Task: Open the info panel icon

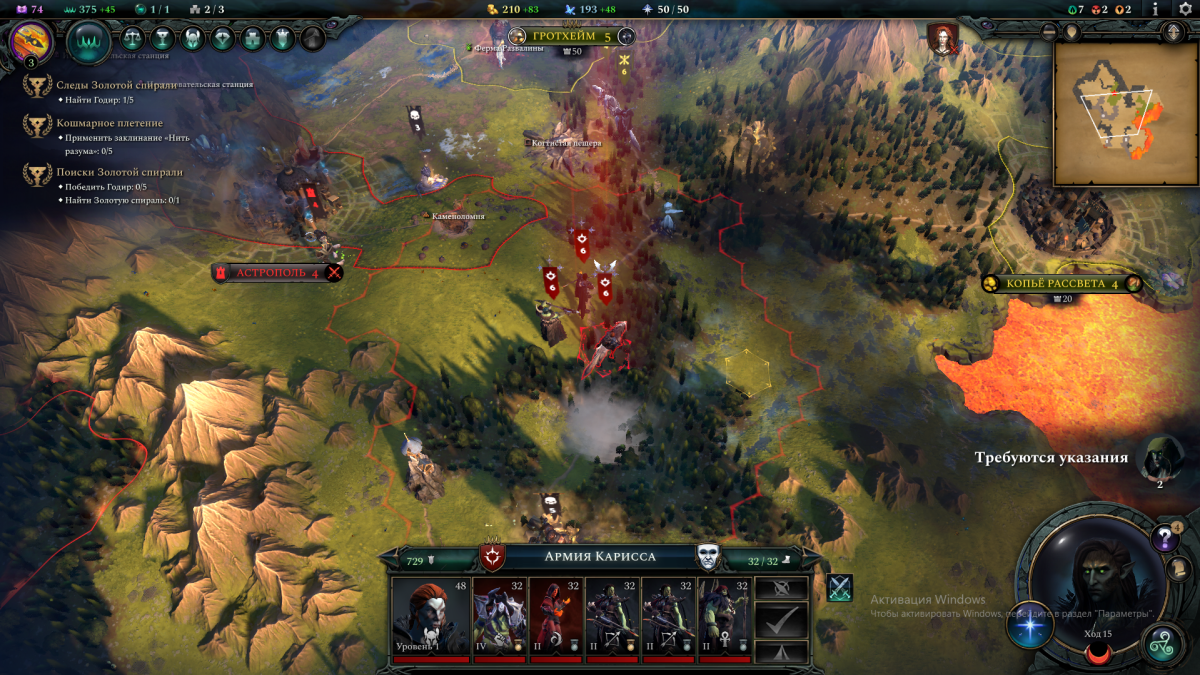Action: click(1156, 9)
